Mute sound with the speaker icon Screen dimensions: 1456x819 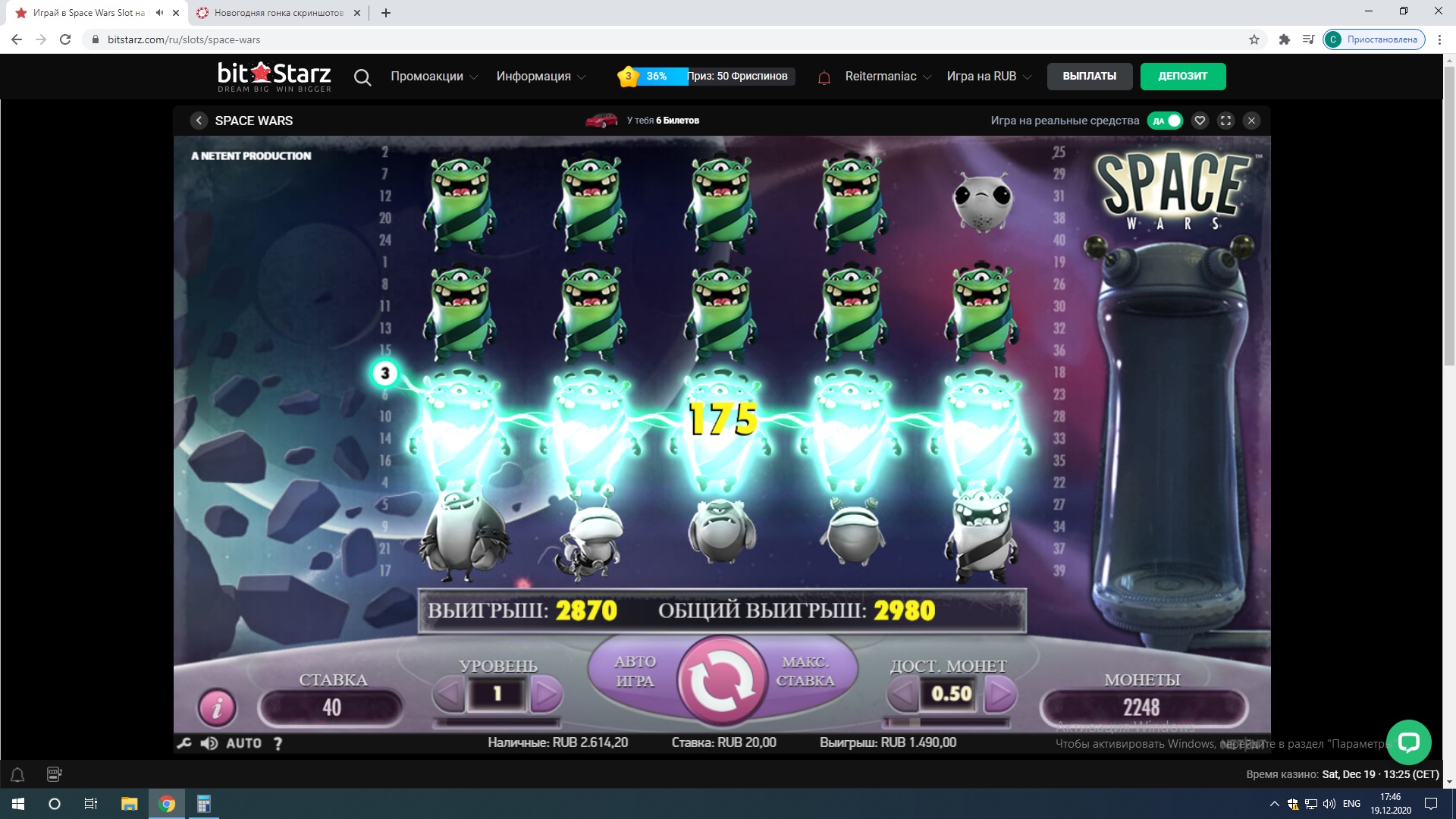tap(209, 743)
